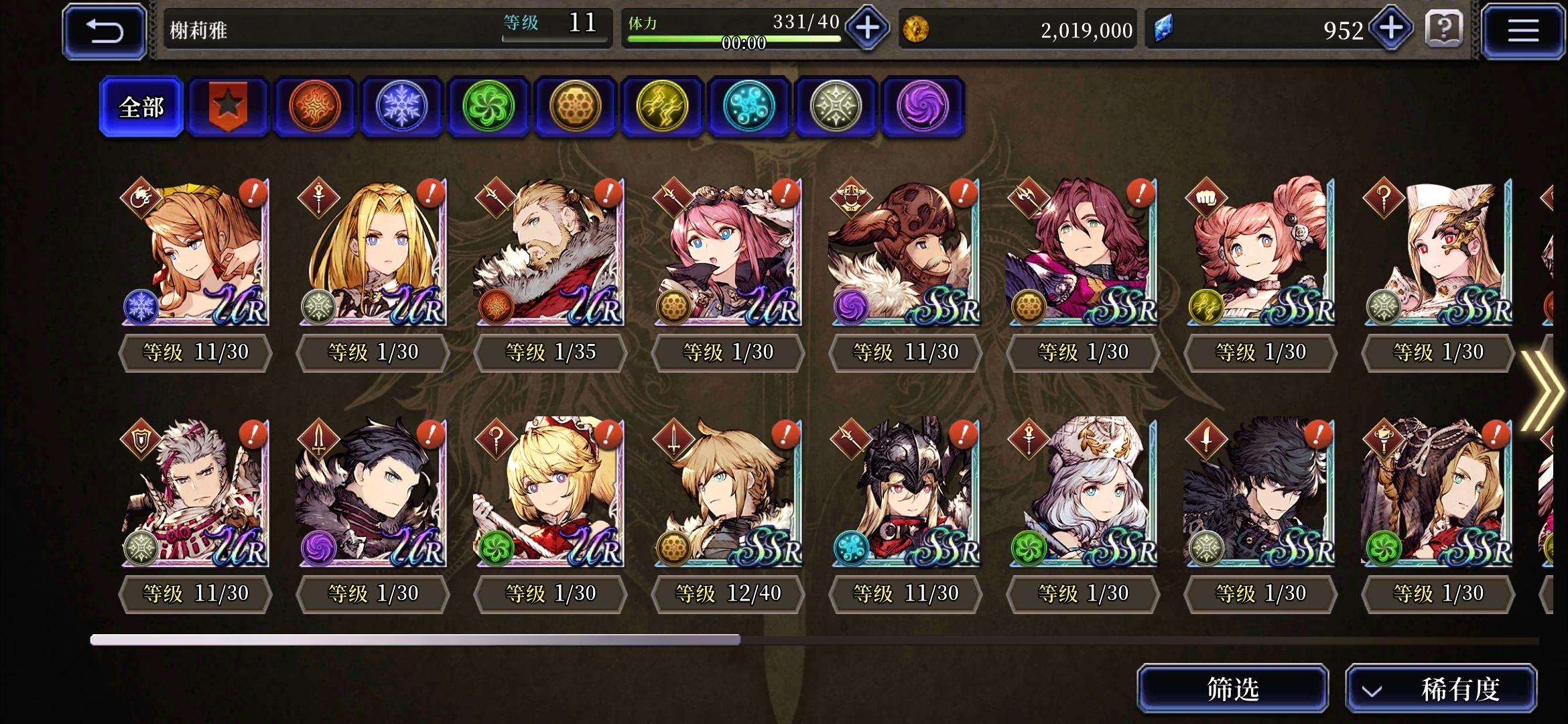Toggle the favorite star filter tab
This screenshot has height=724, width=1568.
click(x=228, y=107)
